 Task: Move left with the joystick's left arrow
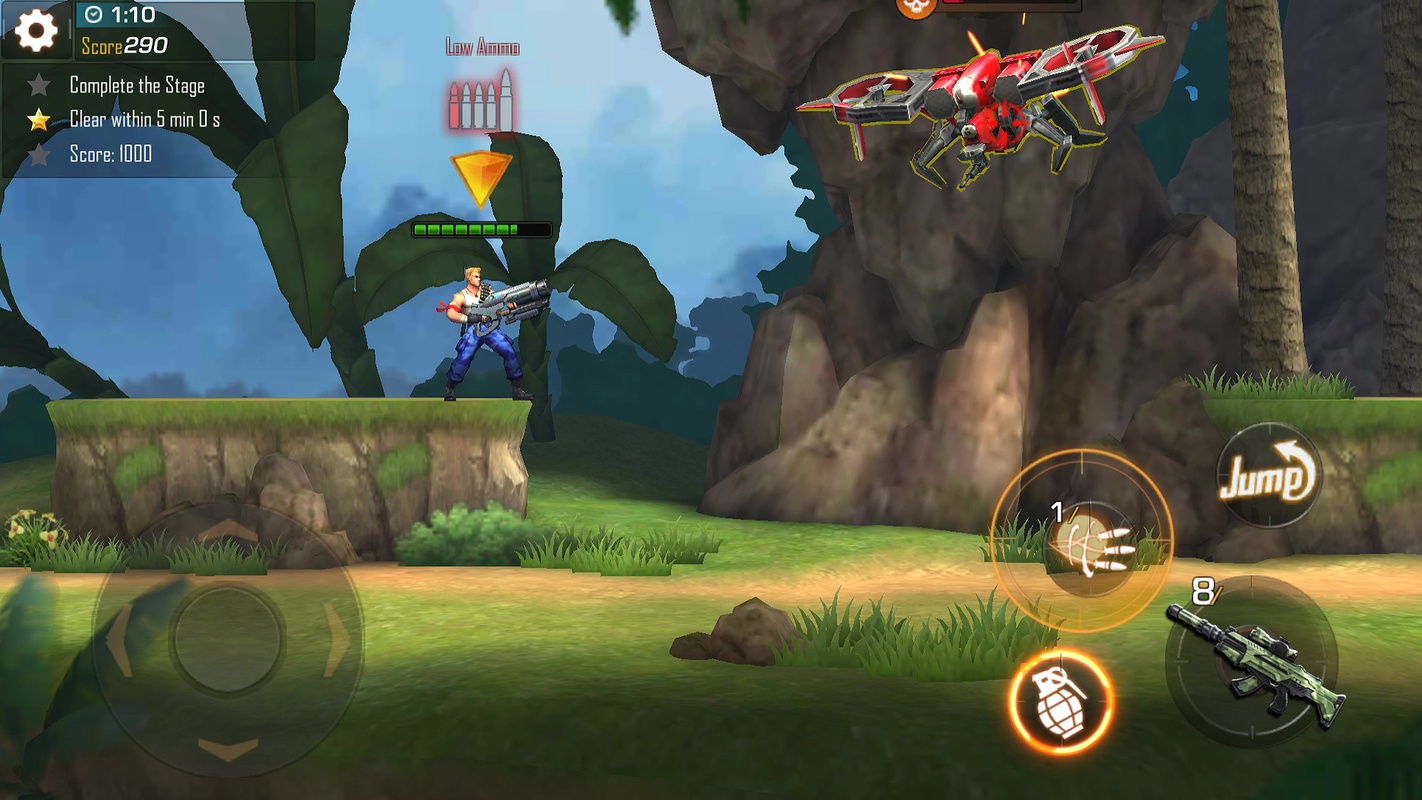[118, 640]
